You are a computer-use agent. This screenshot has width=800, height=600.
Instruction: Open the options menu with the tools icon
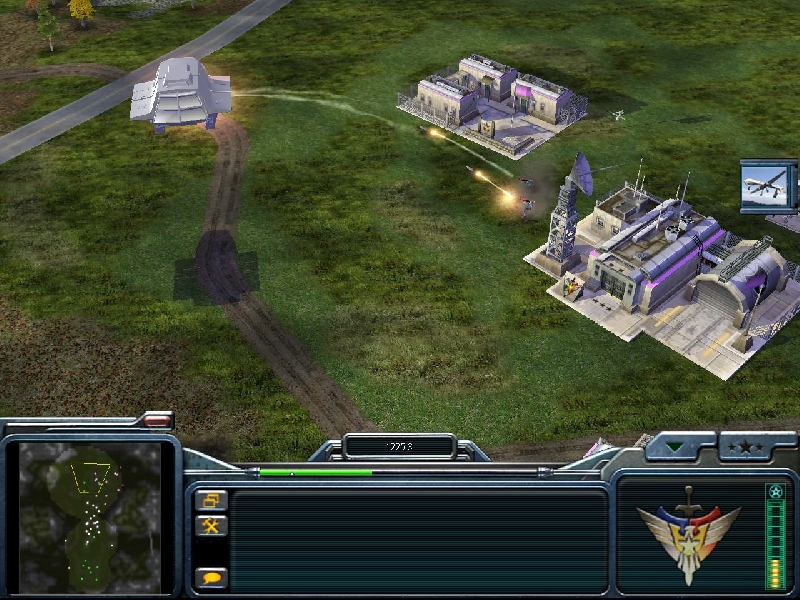coord(211,525)
